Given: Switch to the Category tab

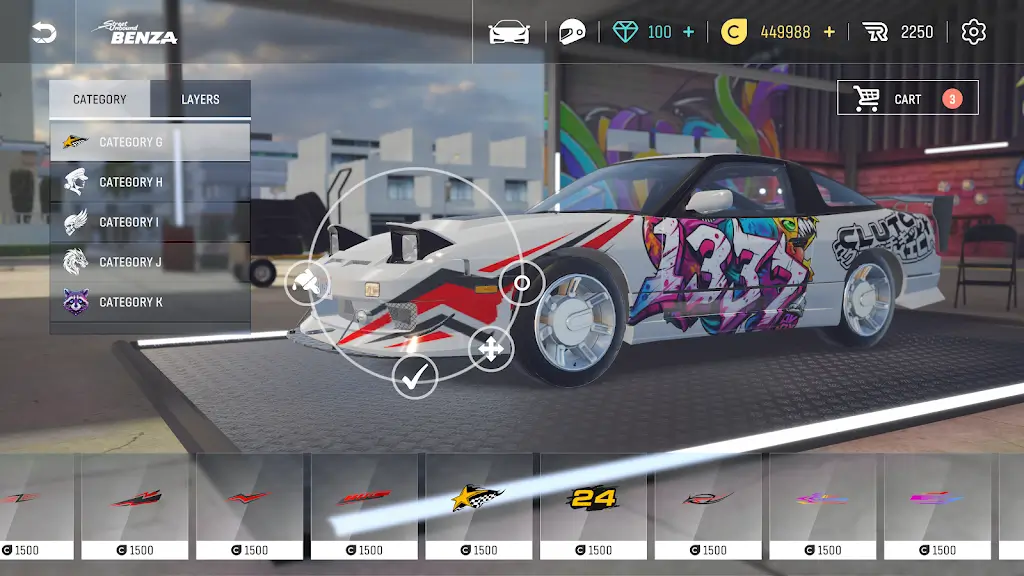Looking at the screenshot, I should pyautogui.click(x=100, y=99).
